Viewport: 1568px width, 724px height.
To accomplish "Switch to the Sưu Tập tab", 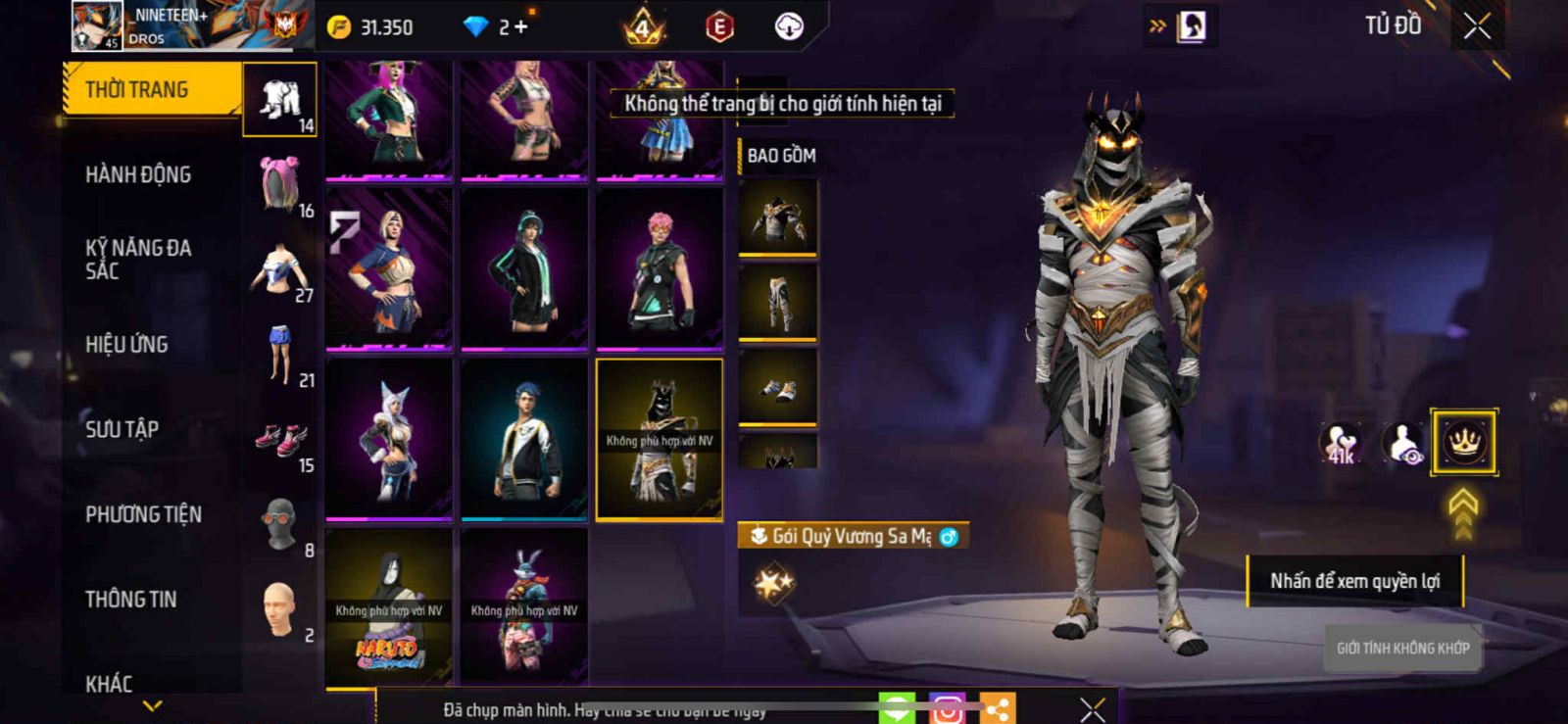I will pos(122,429).
